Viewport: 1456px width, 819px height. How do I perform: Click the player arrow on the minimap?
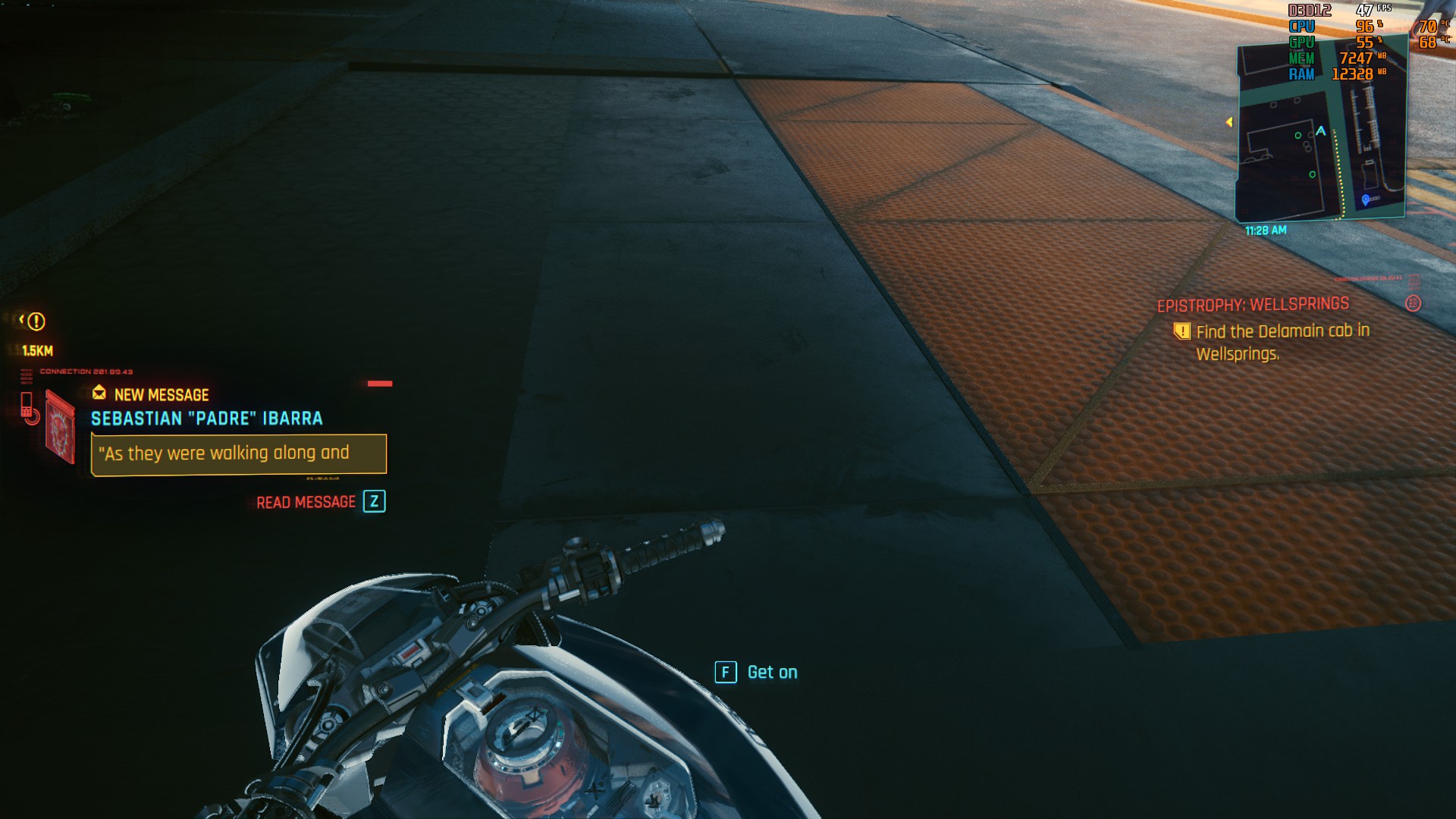click(1320, 130)
